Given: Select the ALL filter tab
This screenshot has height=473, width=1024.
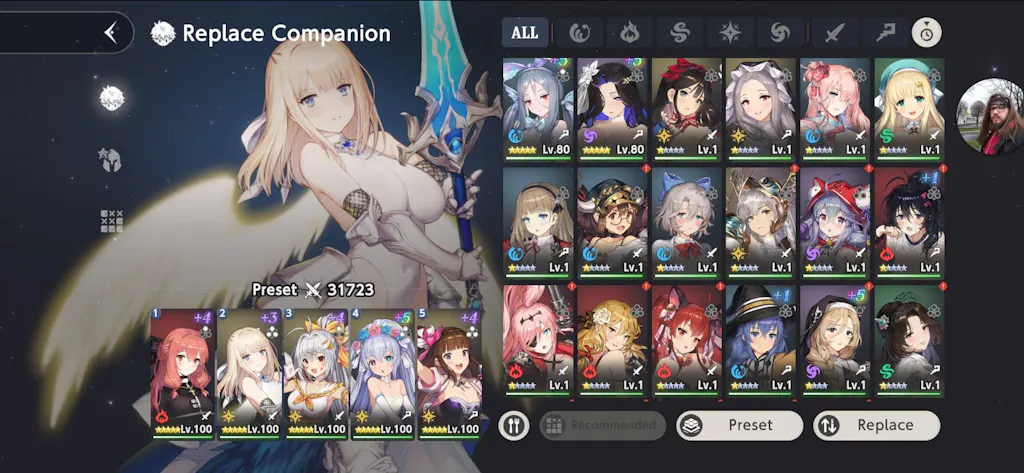Looking at the screenshot, I should tap(525, 32).
